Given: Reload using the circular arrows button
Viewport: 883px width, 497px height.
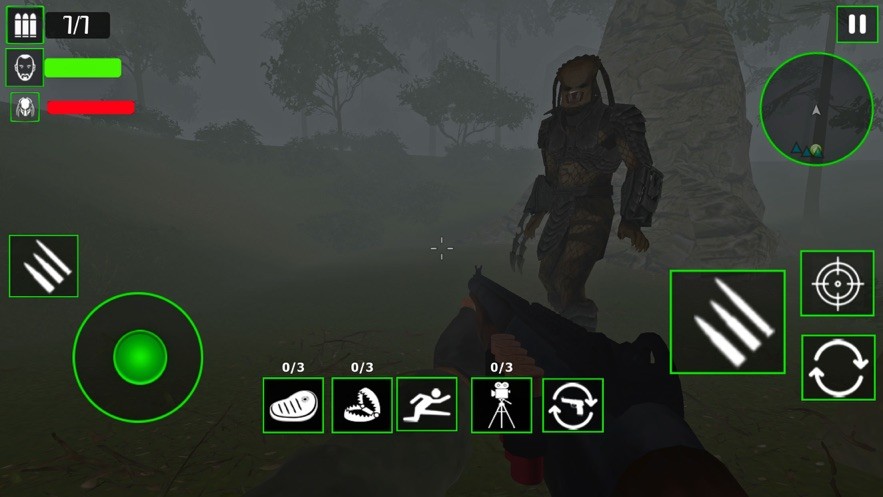Looking at the screenshot, I should coord(838,368).
